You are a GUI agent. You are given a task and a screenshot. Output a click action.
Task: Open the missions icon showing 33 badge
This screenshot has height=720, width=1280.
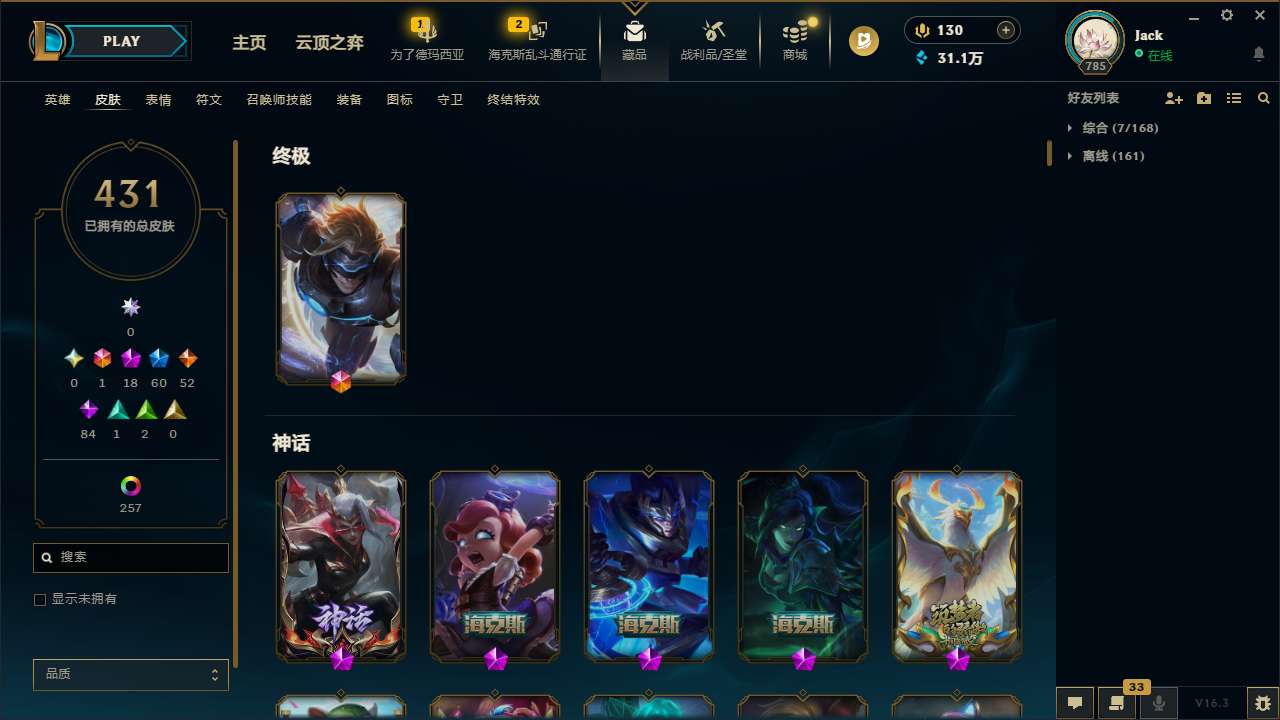pos(1117,703)
